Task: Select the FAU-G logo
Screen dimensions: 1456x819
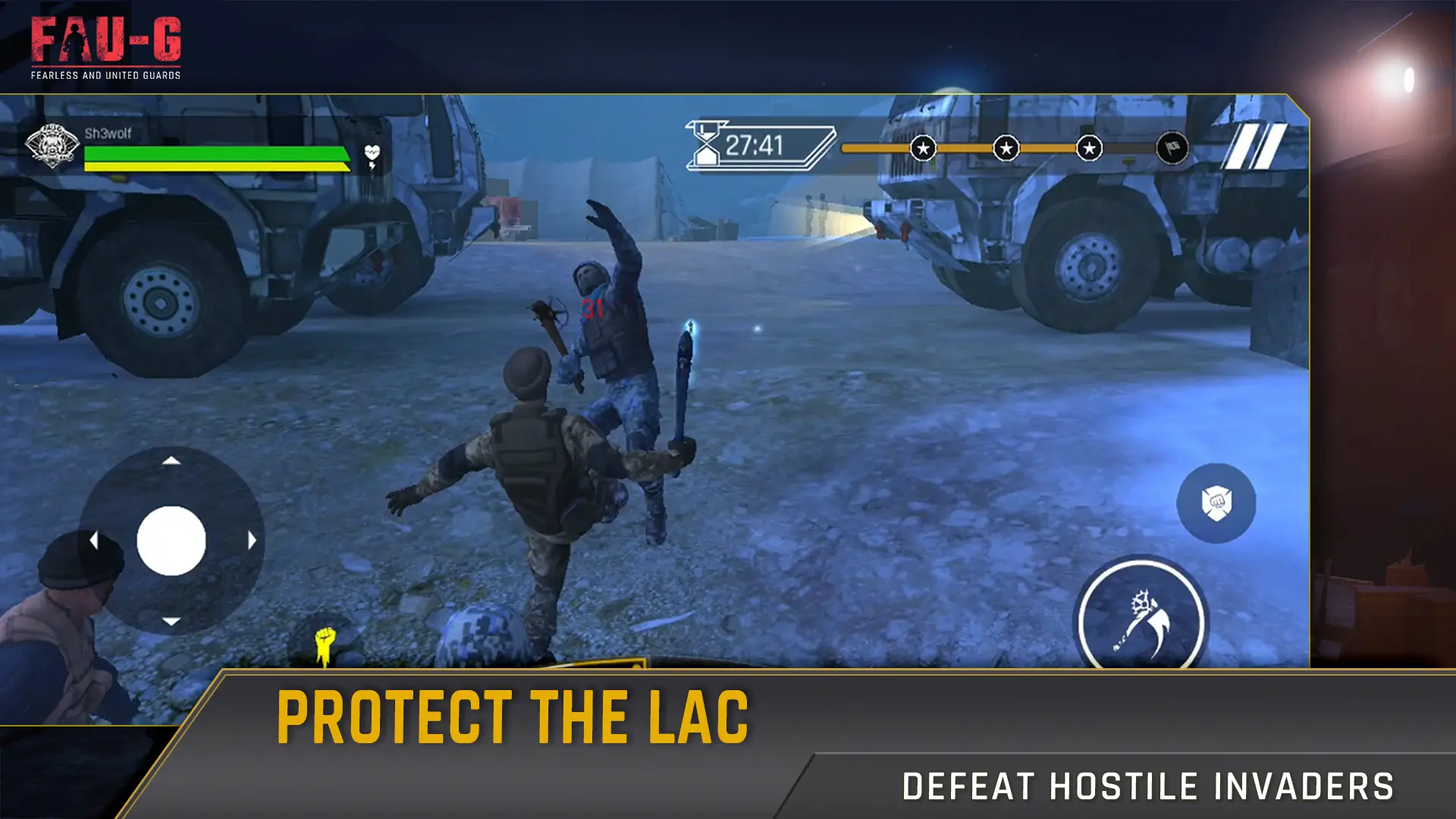Action: click(x=106, y=45)
